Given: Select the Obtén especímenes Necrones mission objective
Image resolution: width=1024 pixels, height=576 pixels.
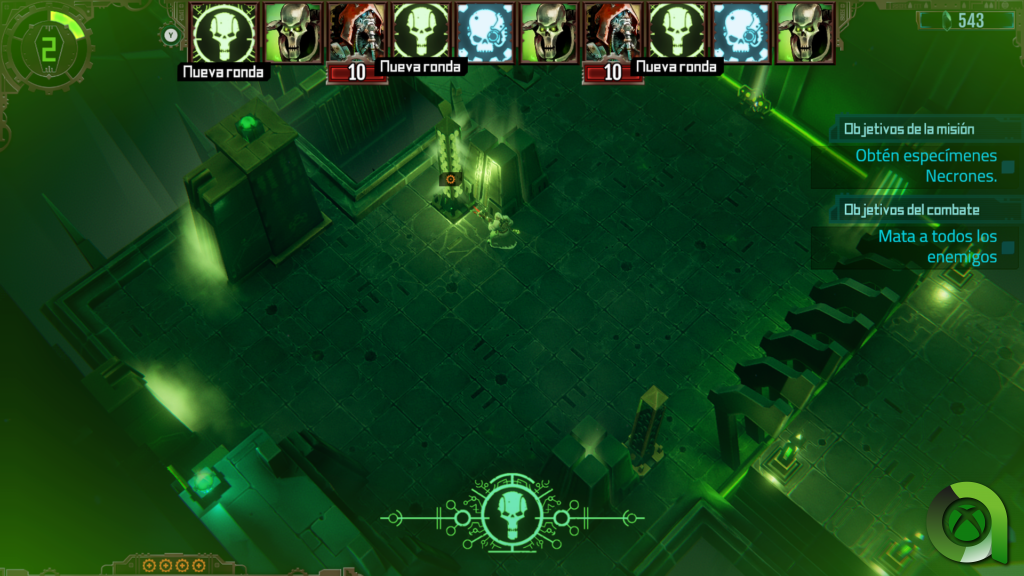Looking at the screenshot, I should pos(926,165).
